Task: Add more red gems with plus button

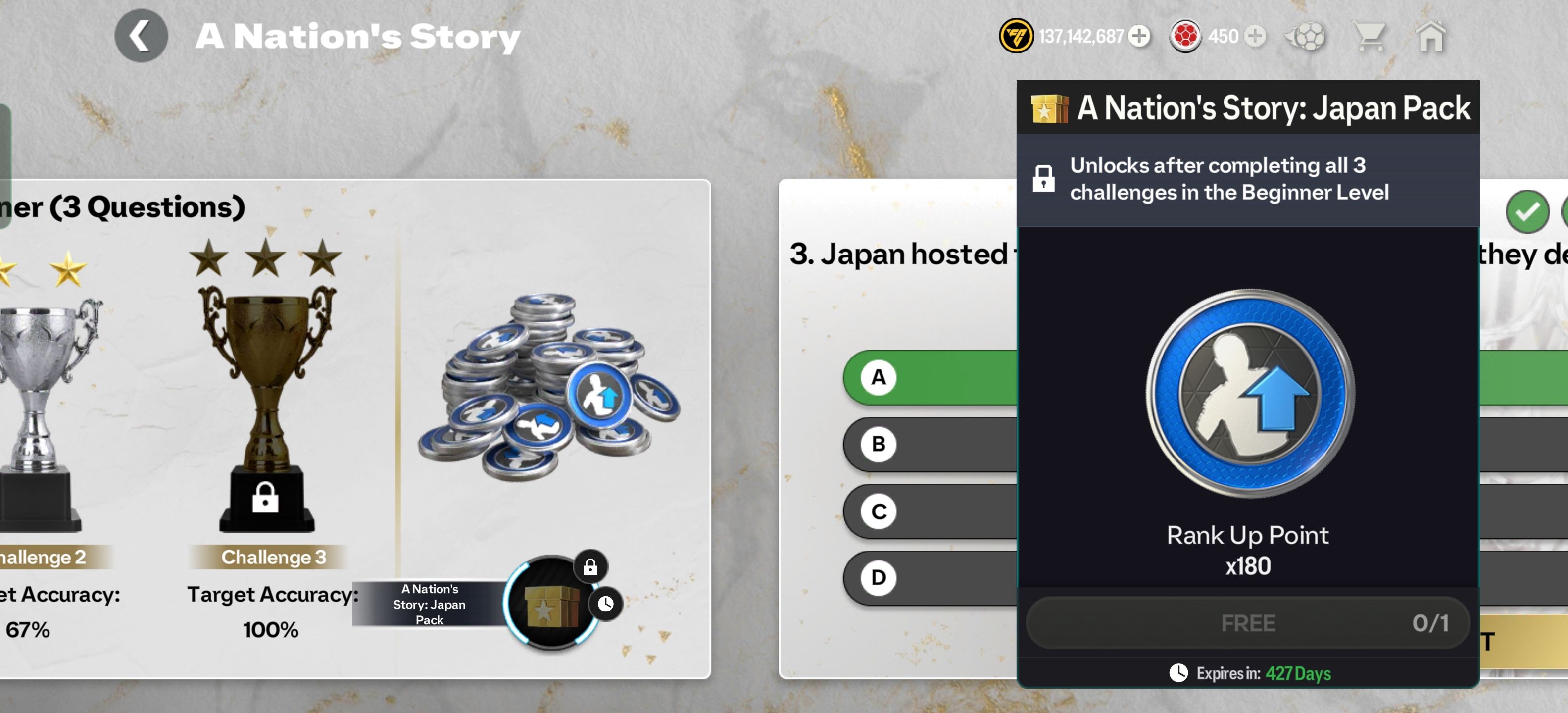Action: (x=1254, y=36)
